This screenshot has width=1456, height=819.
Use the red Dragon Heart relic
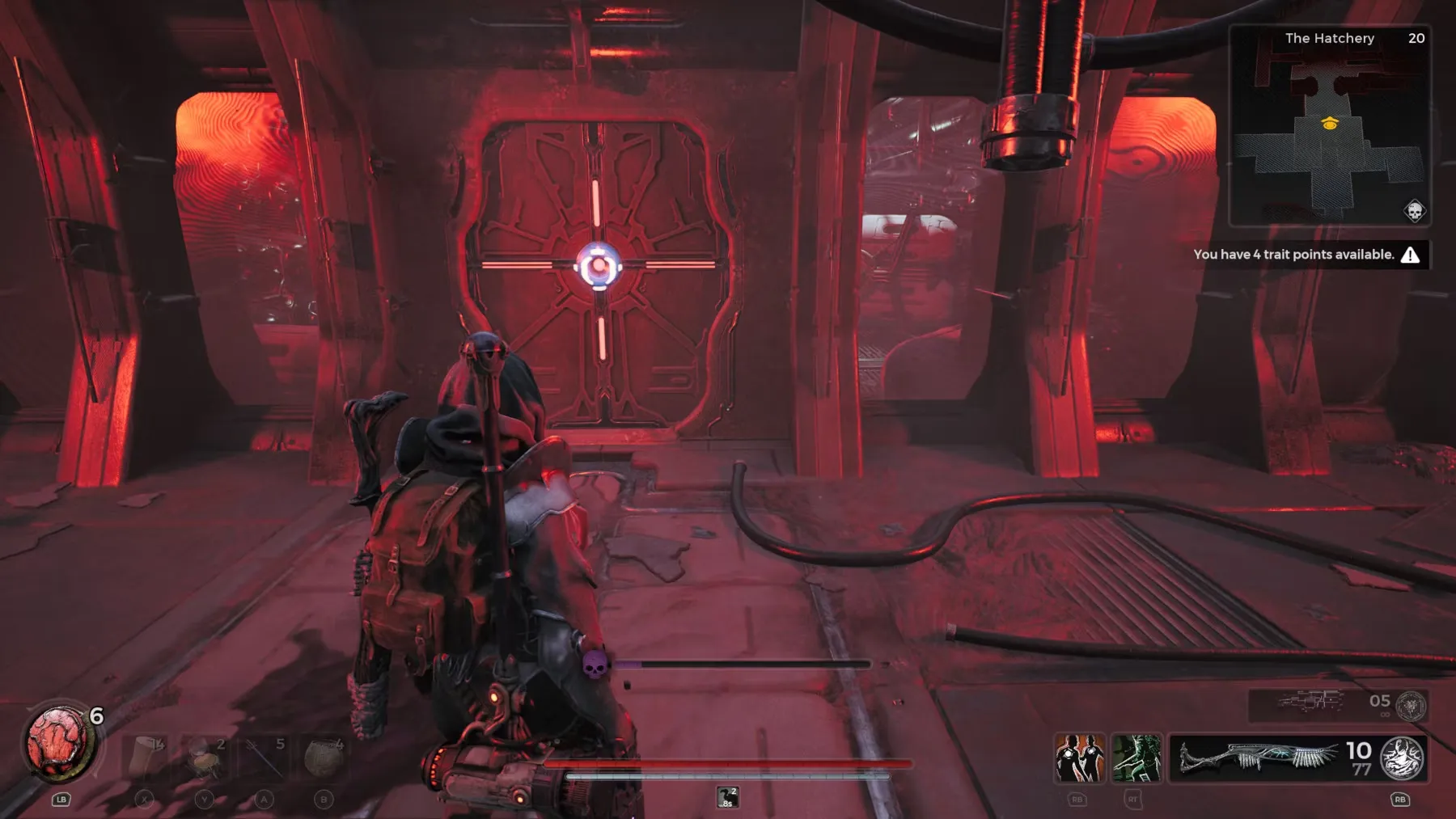point(59,742)
